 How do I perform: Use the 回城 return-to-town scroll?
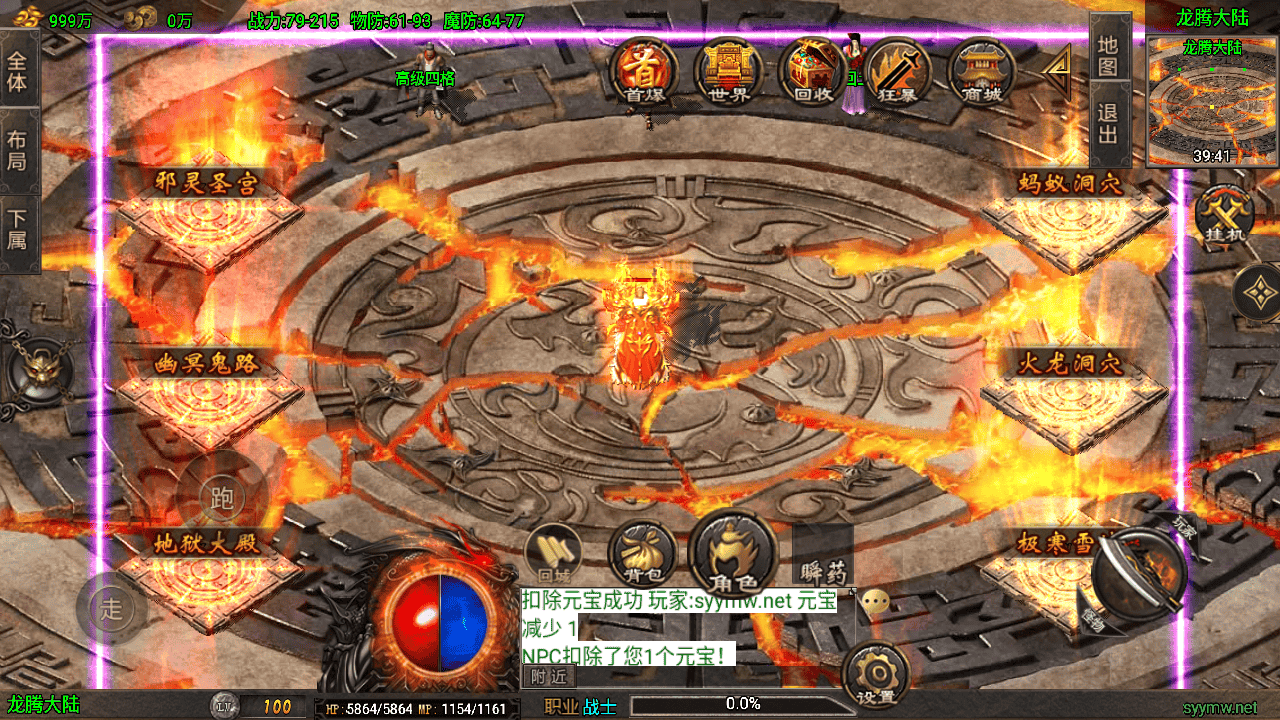(553, 553)
